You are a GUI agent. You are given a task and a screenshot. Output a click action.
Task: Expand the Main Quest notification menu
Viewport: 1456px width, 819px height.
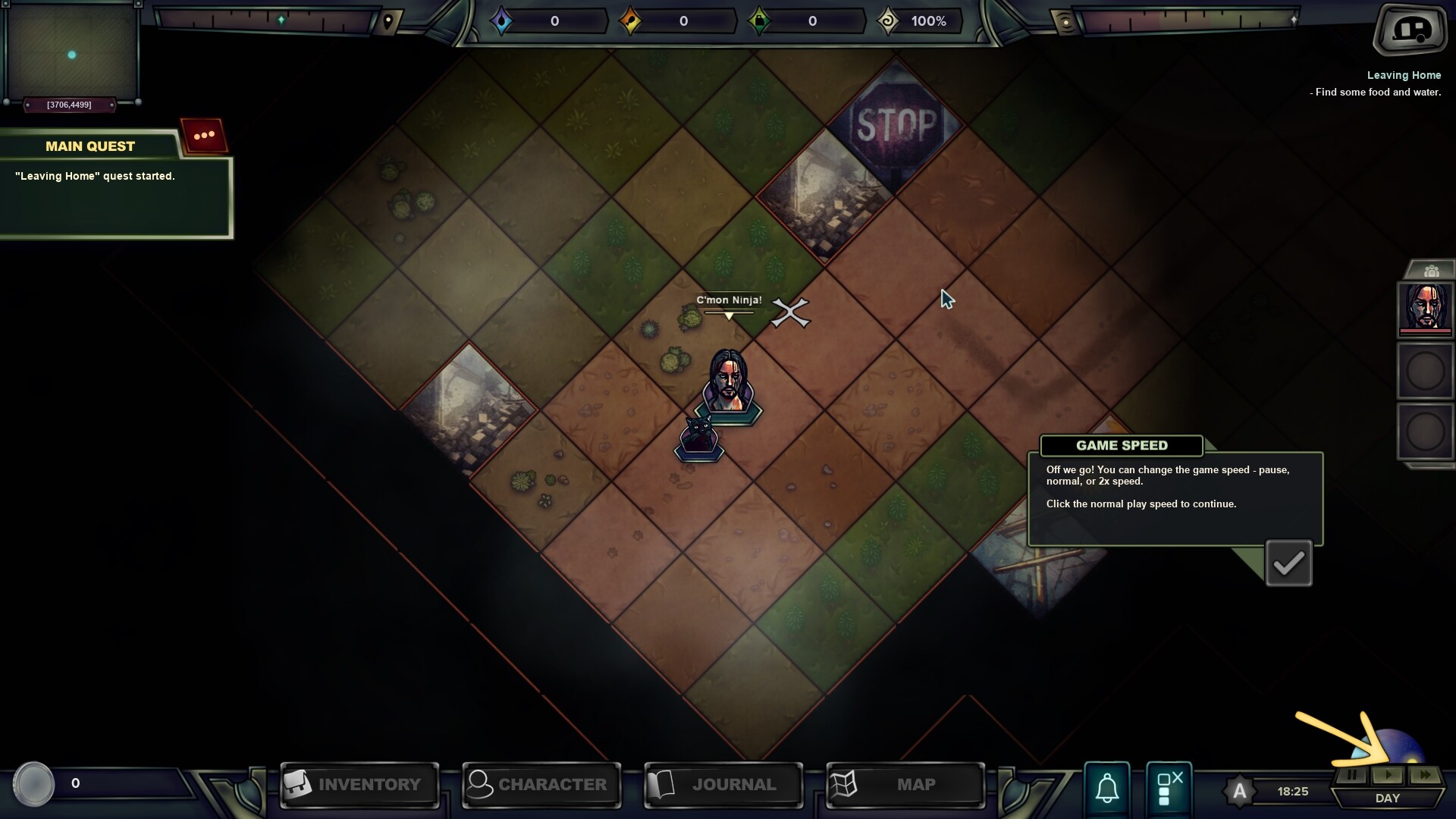[x=202, y=135]
